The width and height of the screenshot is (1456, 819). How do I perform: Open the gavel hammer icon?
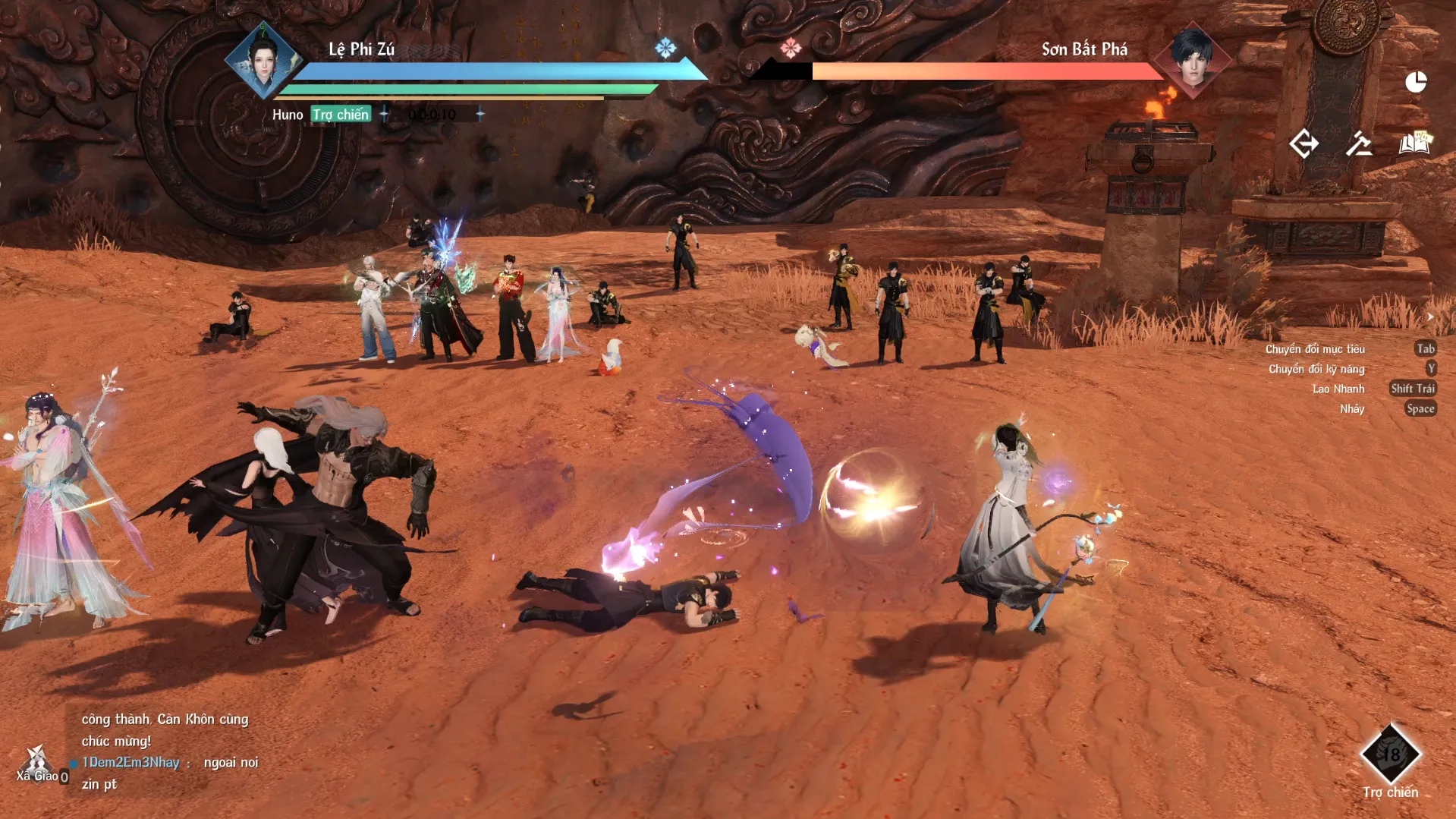(1359, 143)
